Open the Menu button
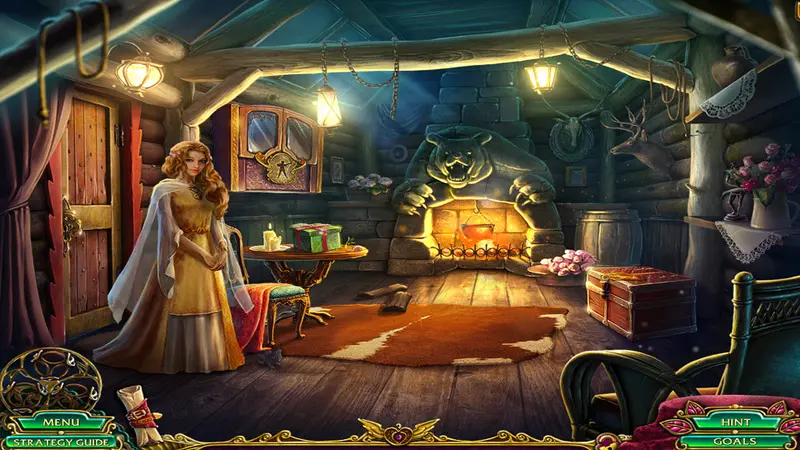Viewport: 800px width, 450px height. click(x=59, y=423)
